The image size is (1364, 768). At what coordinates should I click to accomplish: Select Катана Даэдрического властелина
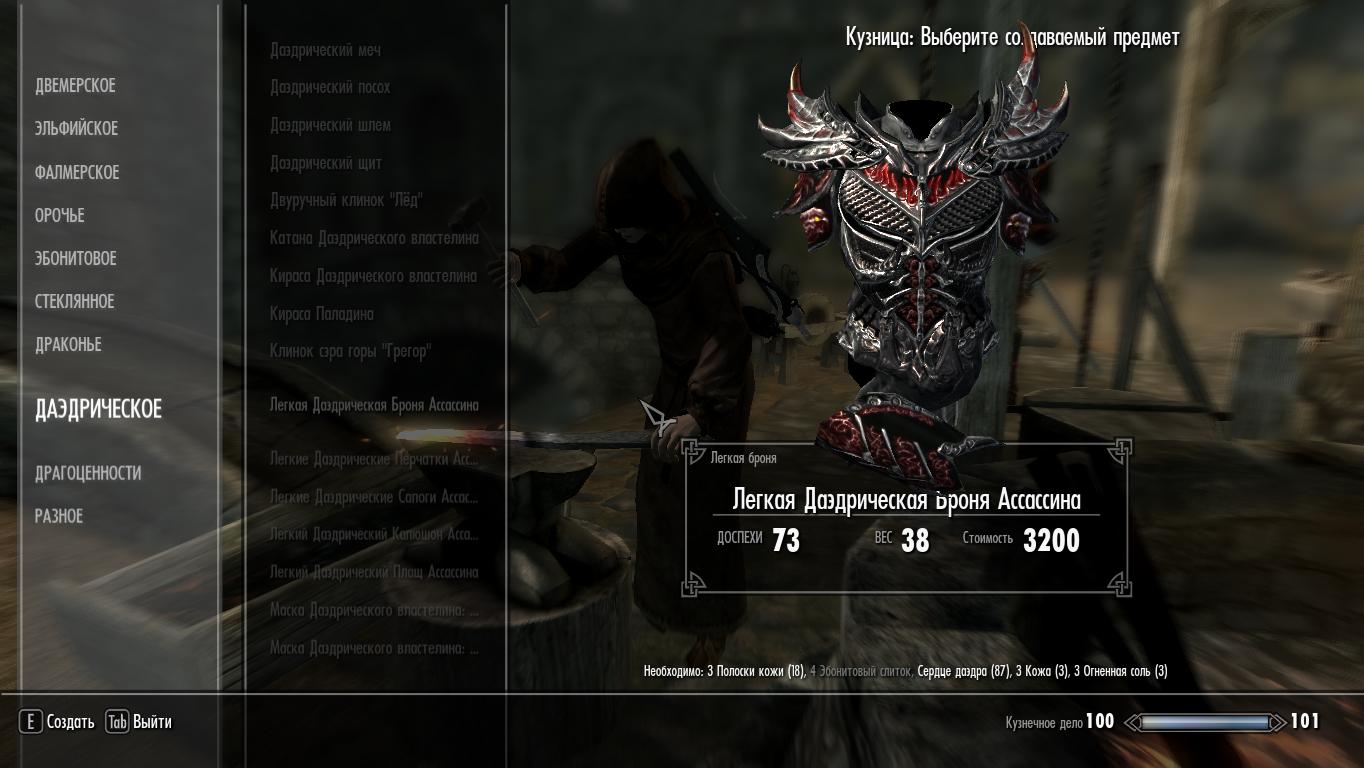(374, 239)
